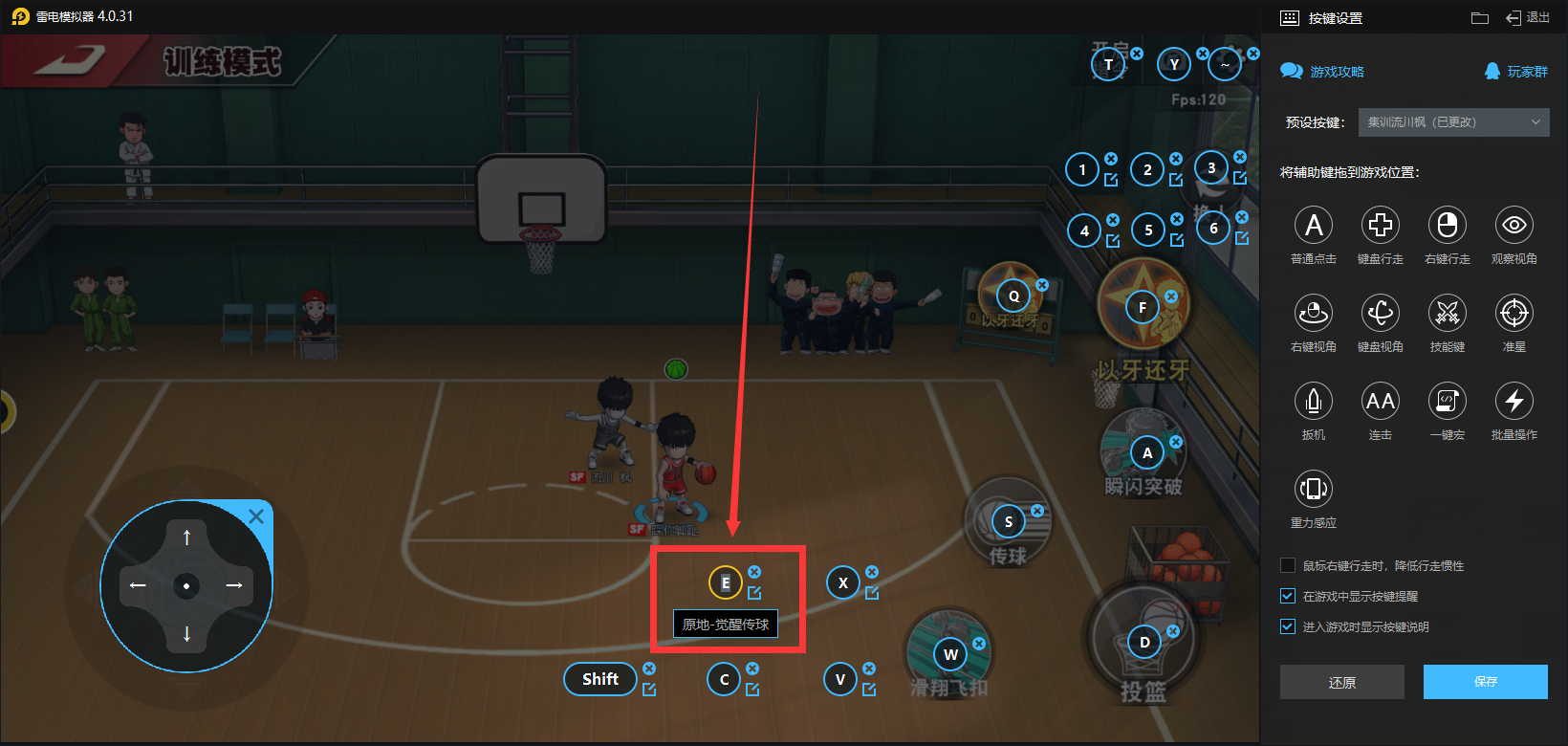This screenshot has width=1568, height=746.
Task: Select the Shift key mapping button
Action: (x=600, y=679)
